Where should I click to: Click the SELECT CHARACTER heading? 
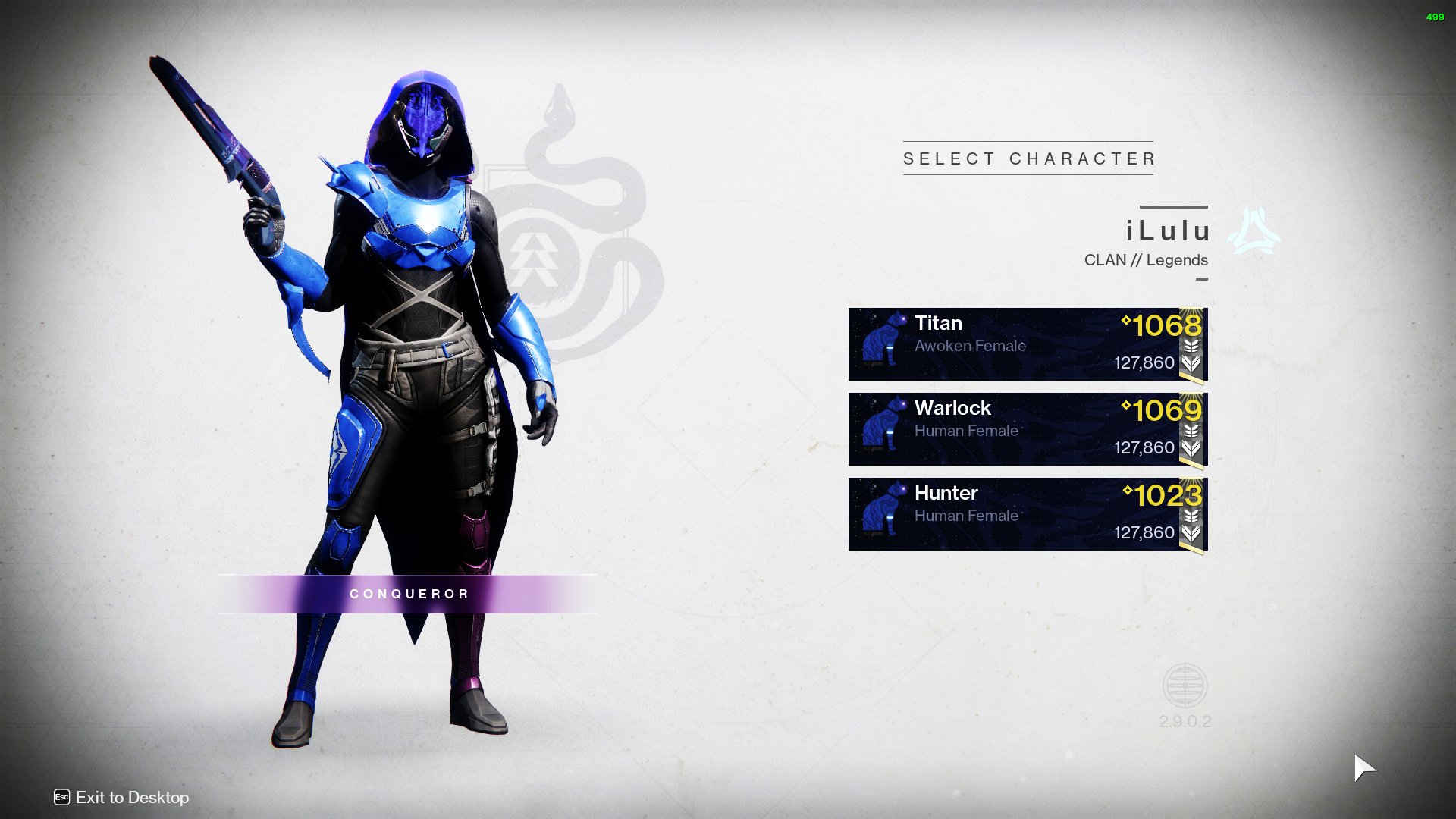pyautogui.click(x=1028, y=158)
